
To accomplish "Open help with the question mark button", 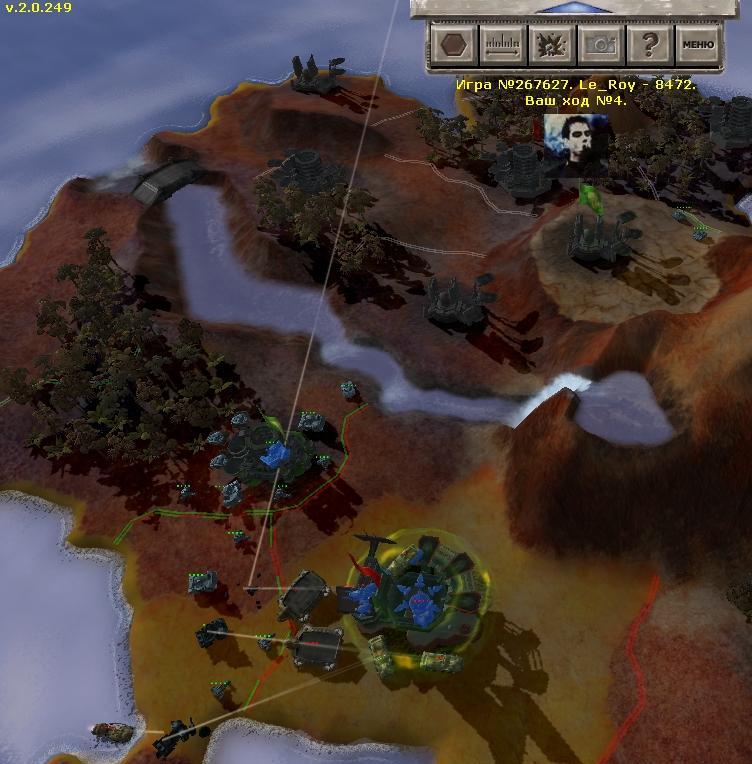I will tap(649, 45).
